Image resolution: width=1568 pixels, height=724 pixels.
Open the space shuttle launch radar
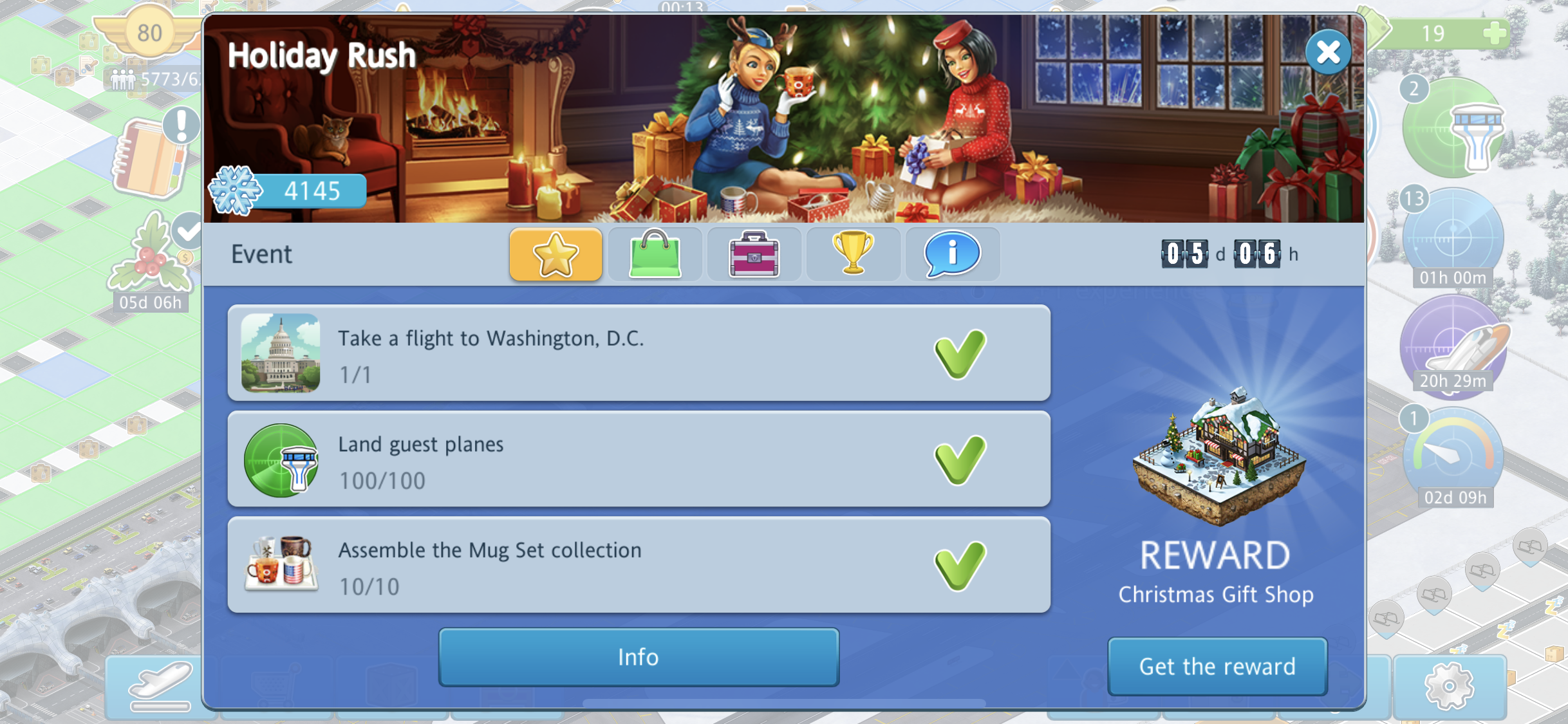1453,348
